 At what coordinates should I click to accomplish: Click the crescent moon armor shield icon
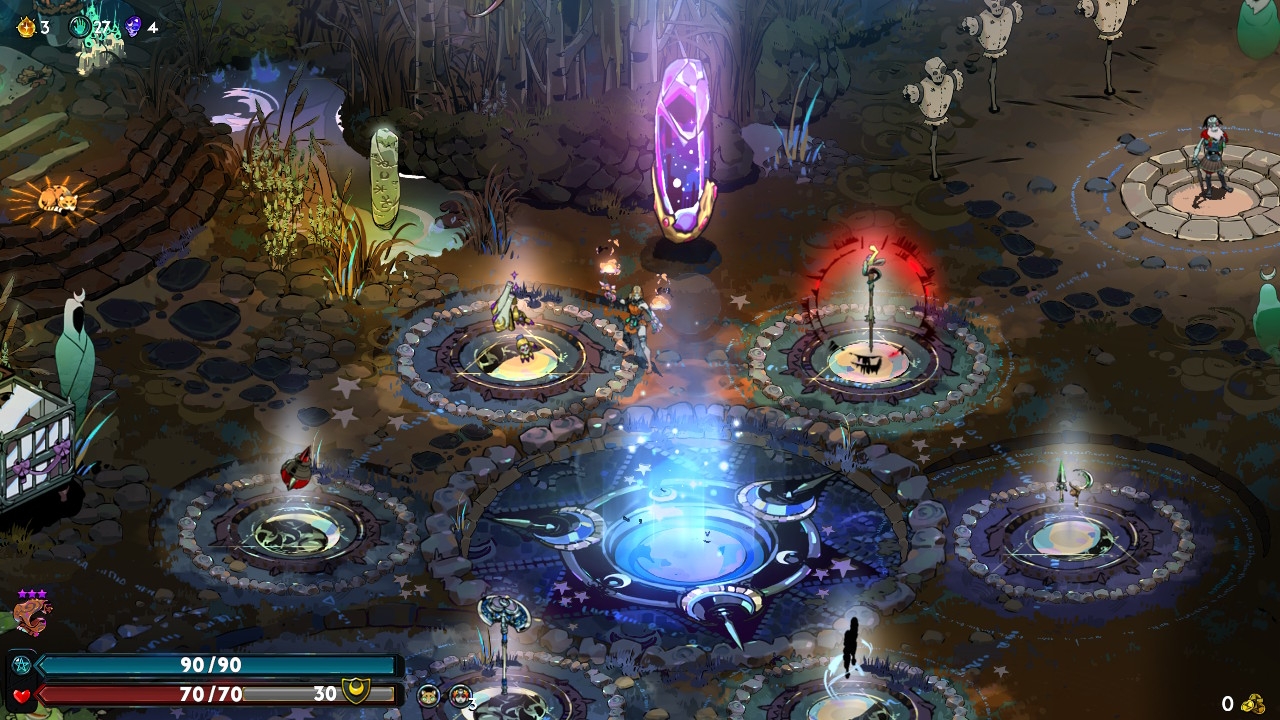[x=354, y=691]
